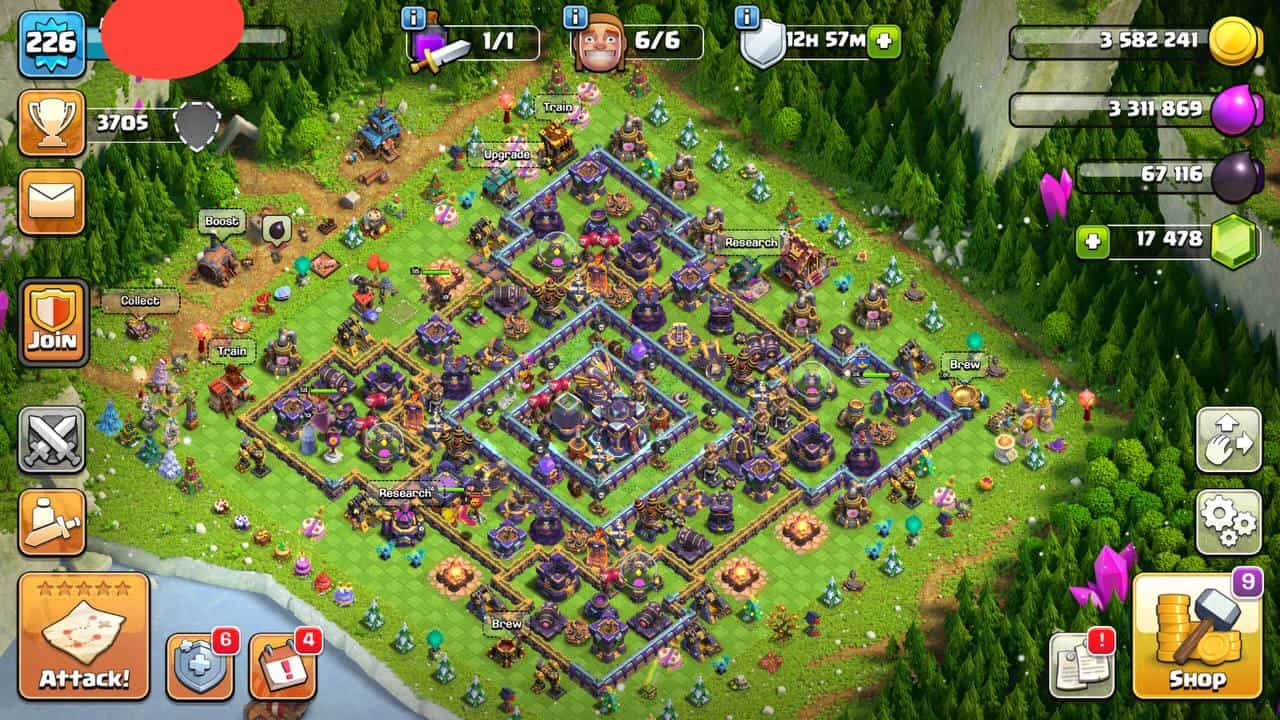
Task: Click the player level 226 badge
Action: pyautogui.click(x=51, y=45)
